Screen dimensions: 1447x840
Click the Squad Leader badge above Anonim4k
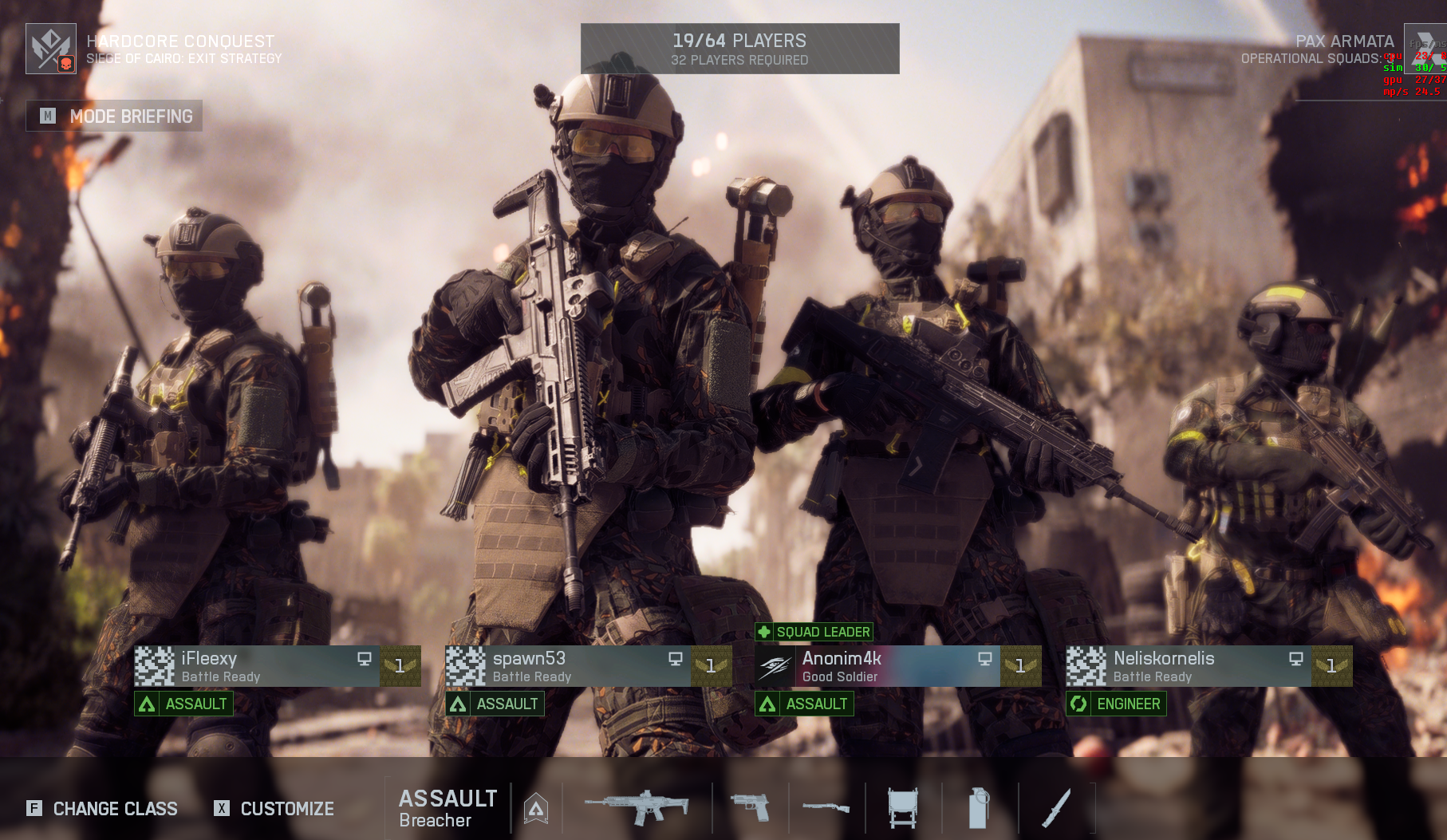[x=814, y=632]
